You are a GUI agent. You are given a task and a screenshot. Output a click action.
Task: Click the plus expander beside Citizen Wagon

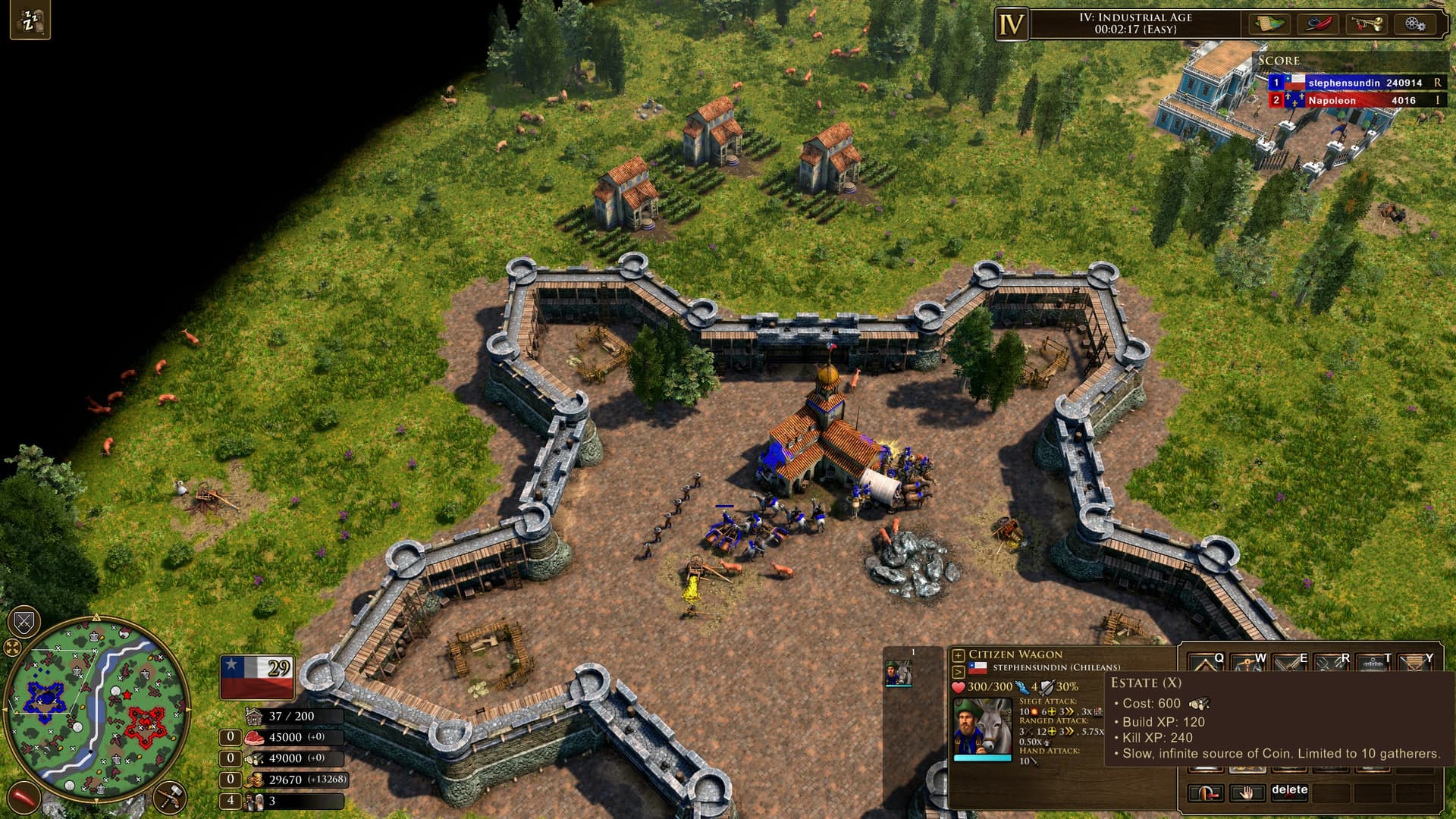pos(959,655)
